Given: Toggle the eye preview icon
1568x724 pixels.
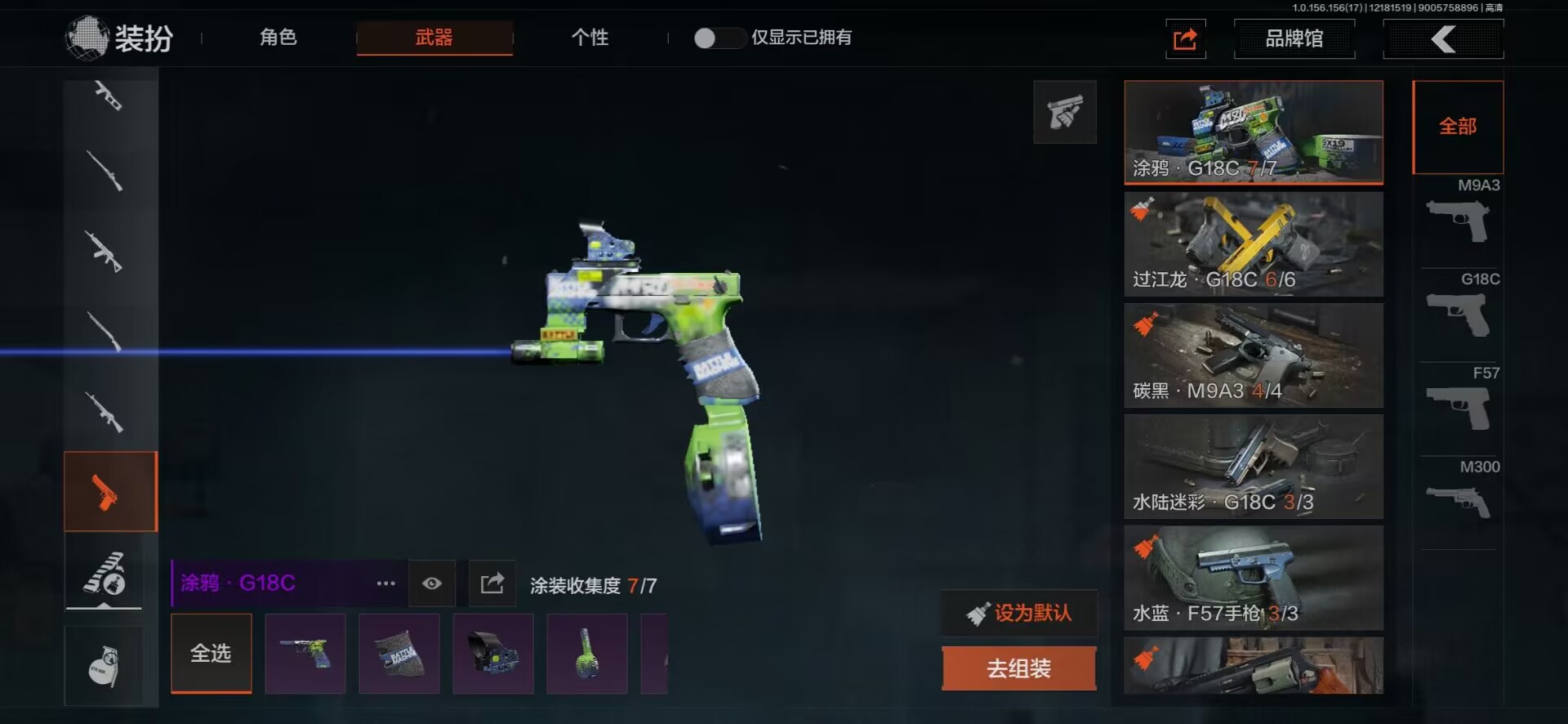Looking at the screenshot, I should (432, 583).
